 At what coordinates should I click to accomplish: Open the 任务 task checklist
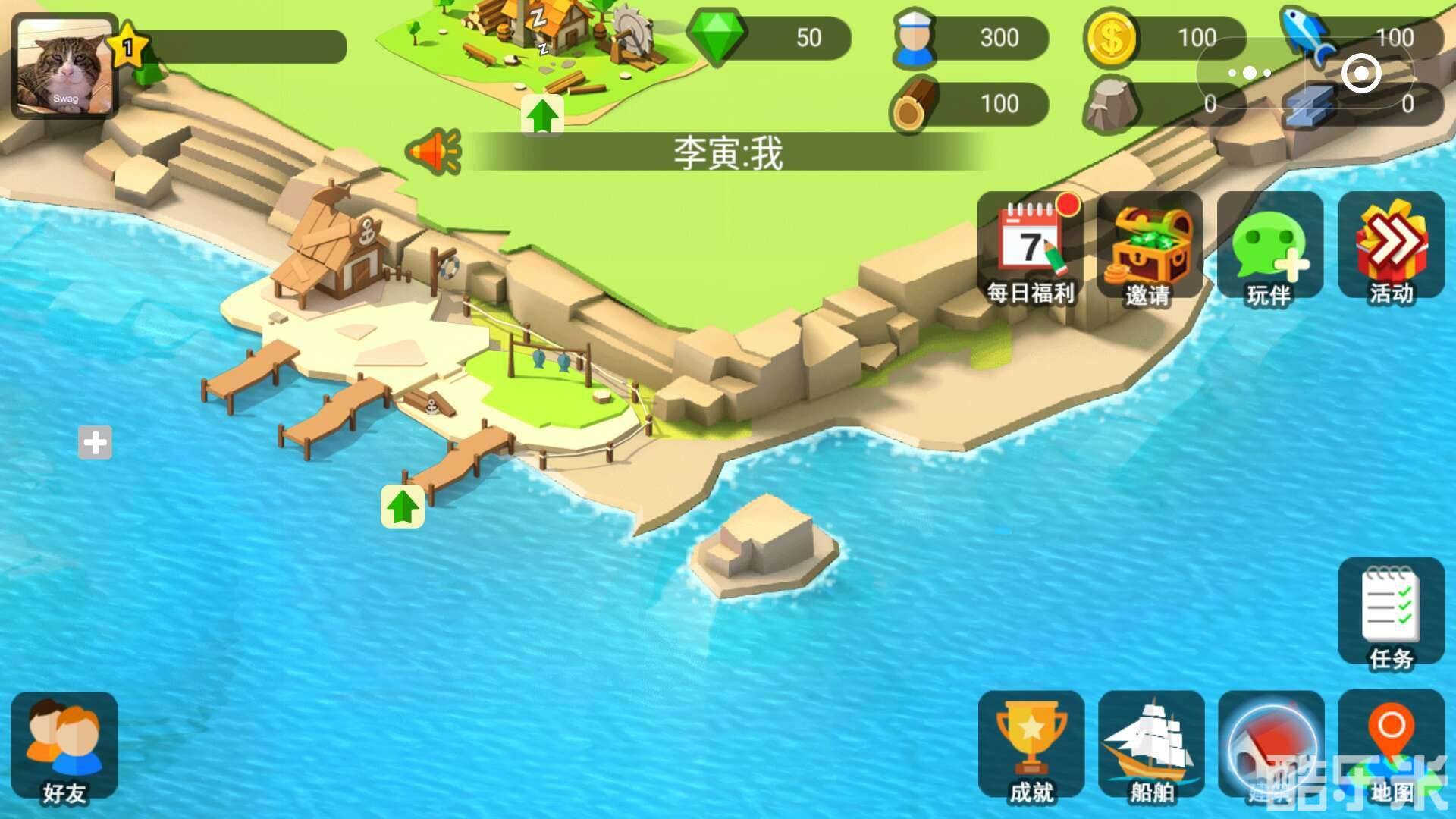point(1391,614)
